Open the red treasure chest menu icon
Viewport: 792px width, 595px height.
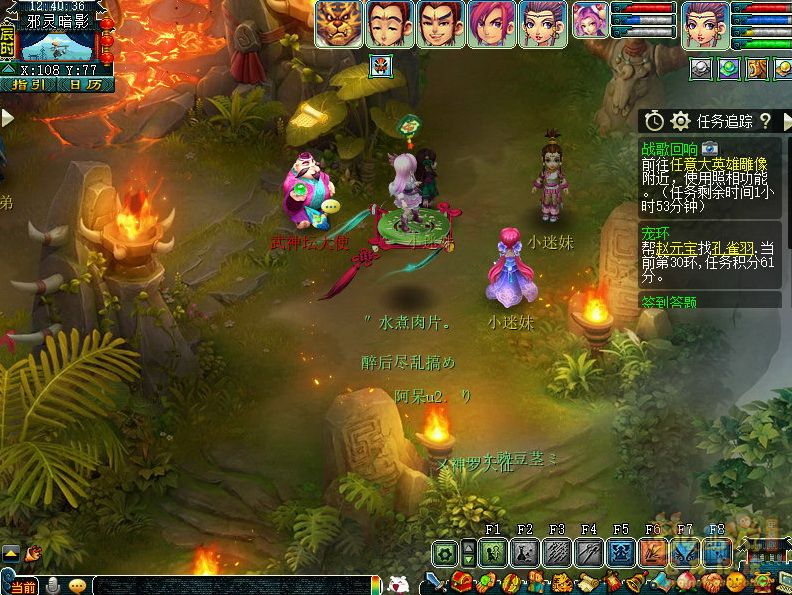(461, 581)
